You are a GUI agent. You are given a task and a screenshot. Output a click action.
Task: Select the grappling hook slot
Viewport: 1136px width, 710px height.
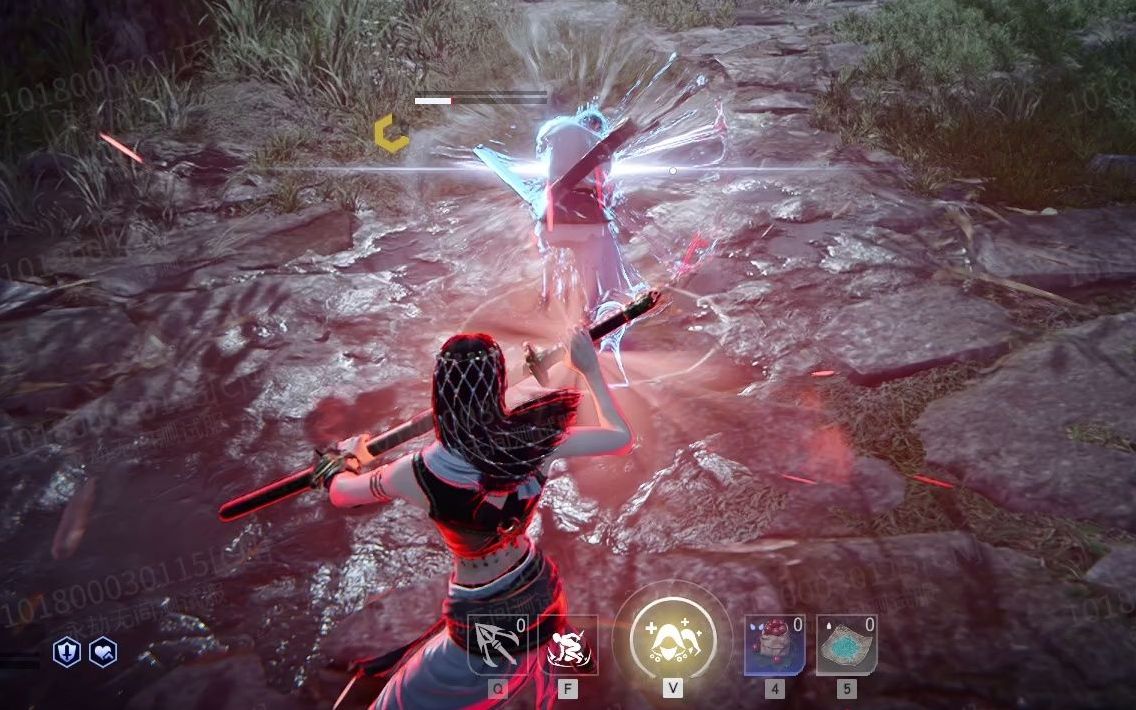click(x=498, y=645)
